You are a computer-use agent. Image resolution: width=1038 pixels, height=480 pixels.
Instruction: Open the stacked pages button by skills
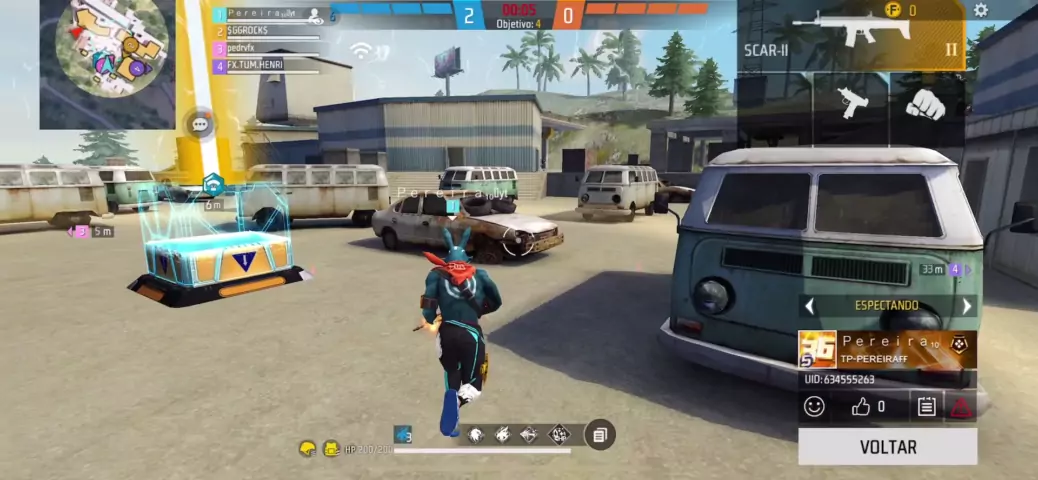click(600, 435)
